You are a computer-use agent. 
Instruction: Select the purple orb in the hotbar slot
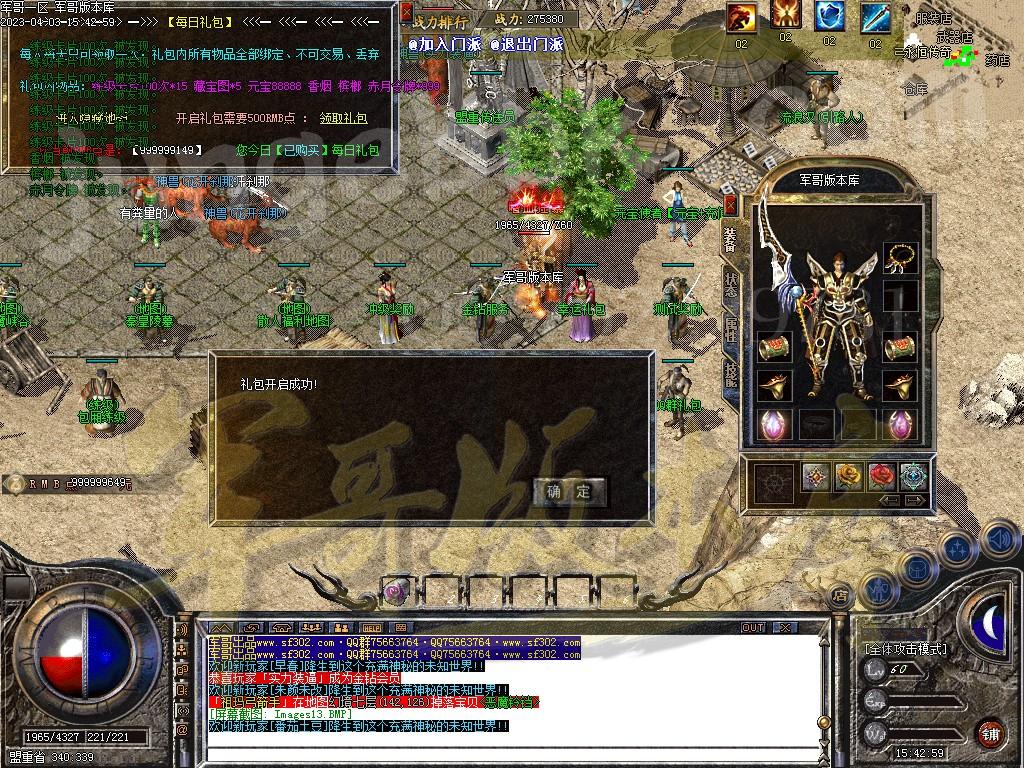(396, 589)
